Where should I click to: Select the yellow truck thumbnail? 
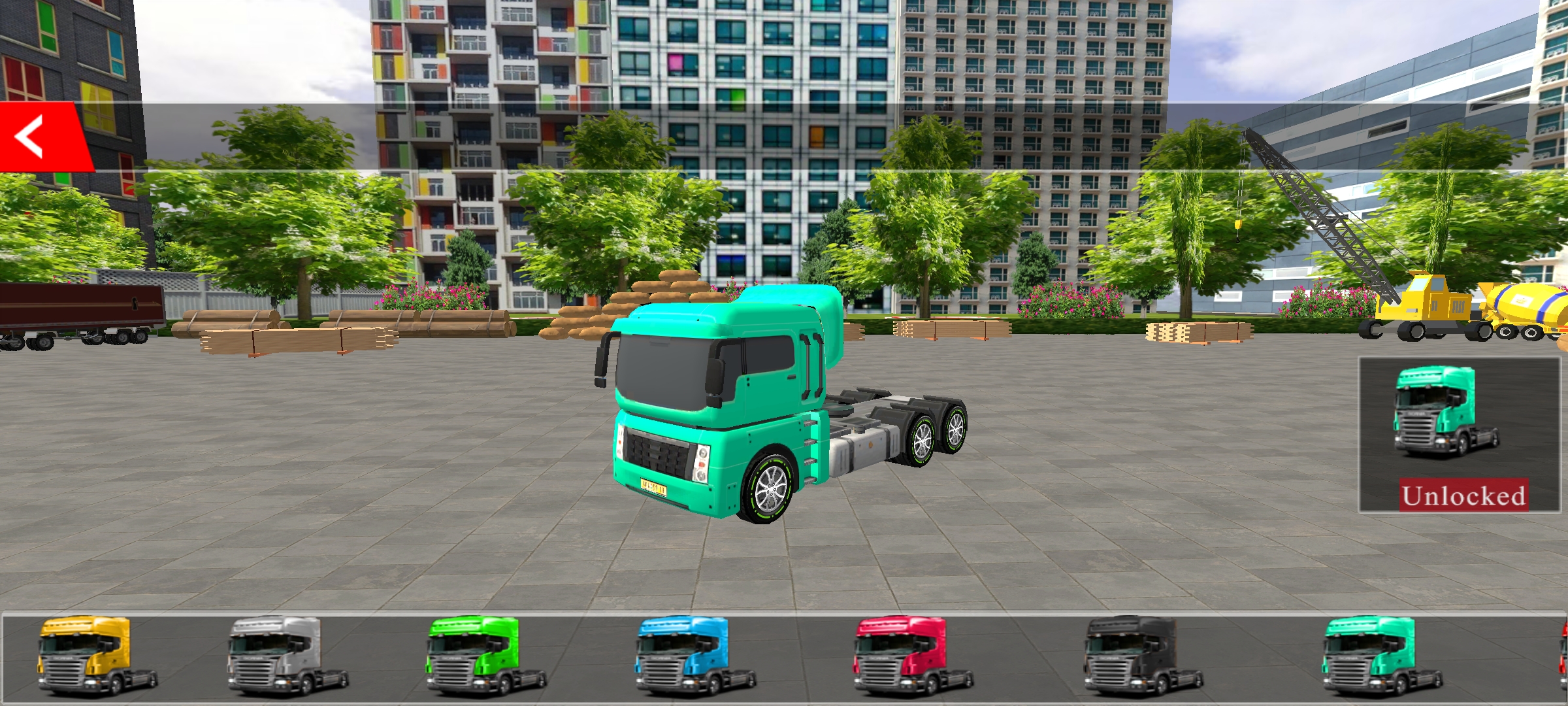pyautogui.click(x=97, y=656)
